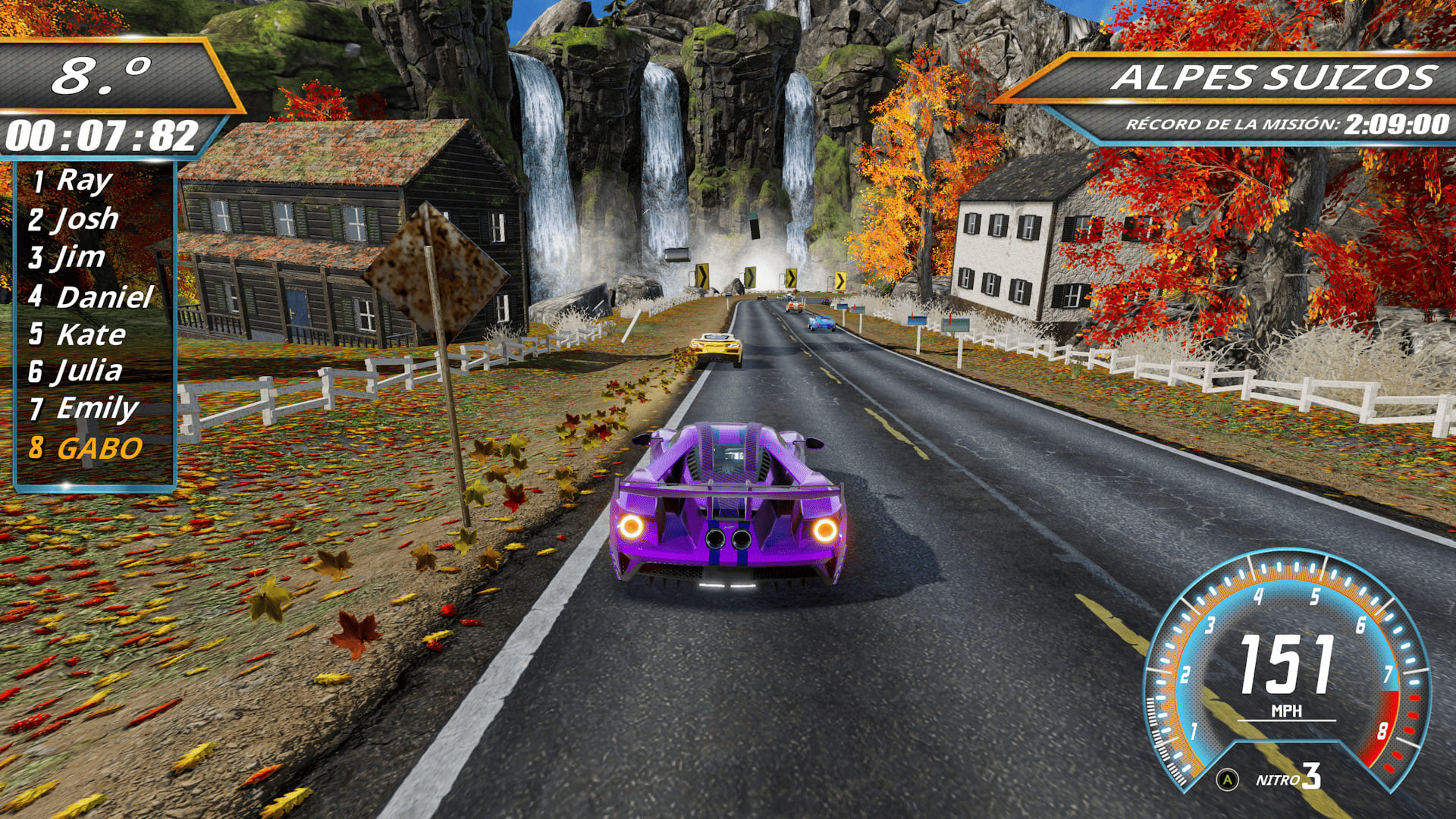Click the red zone of the tachometer

point(1382,728)
